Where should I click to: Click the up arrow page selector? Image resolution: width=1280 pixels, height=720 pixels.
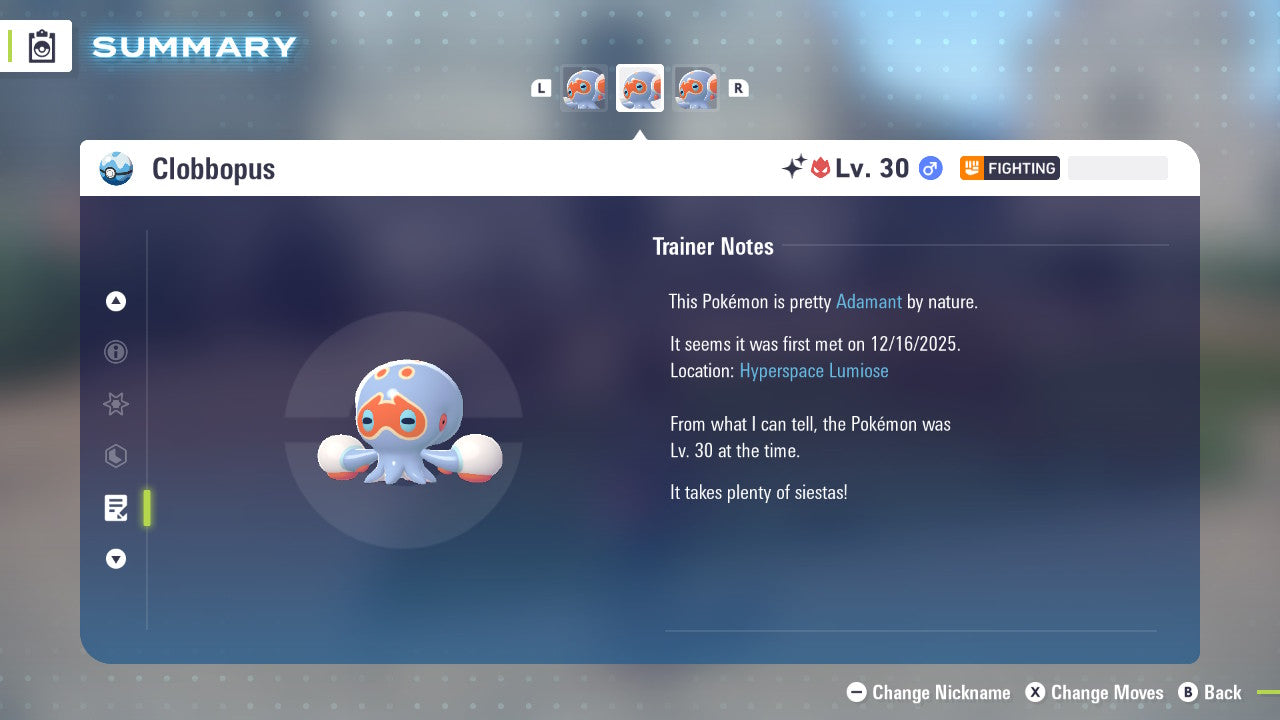[116, 301]
